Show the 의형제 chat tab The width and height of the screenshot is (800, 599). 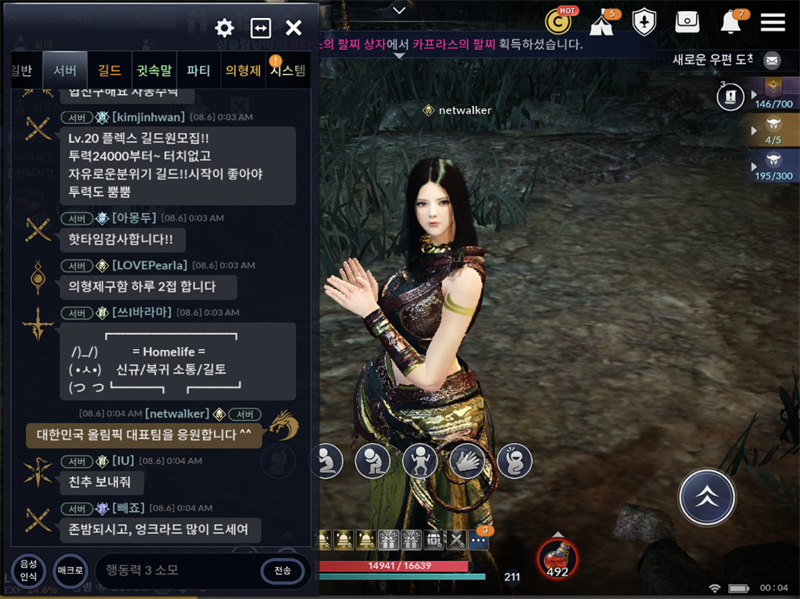click(243, 70)
